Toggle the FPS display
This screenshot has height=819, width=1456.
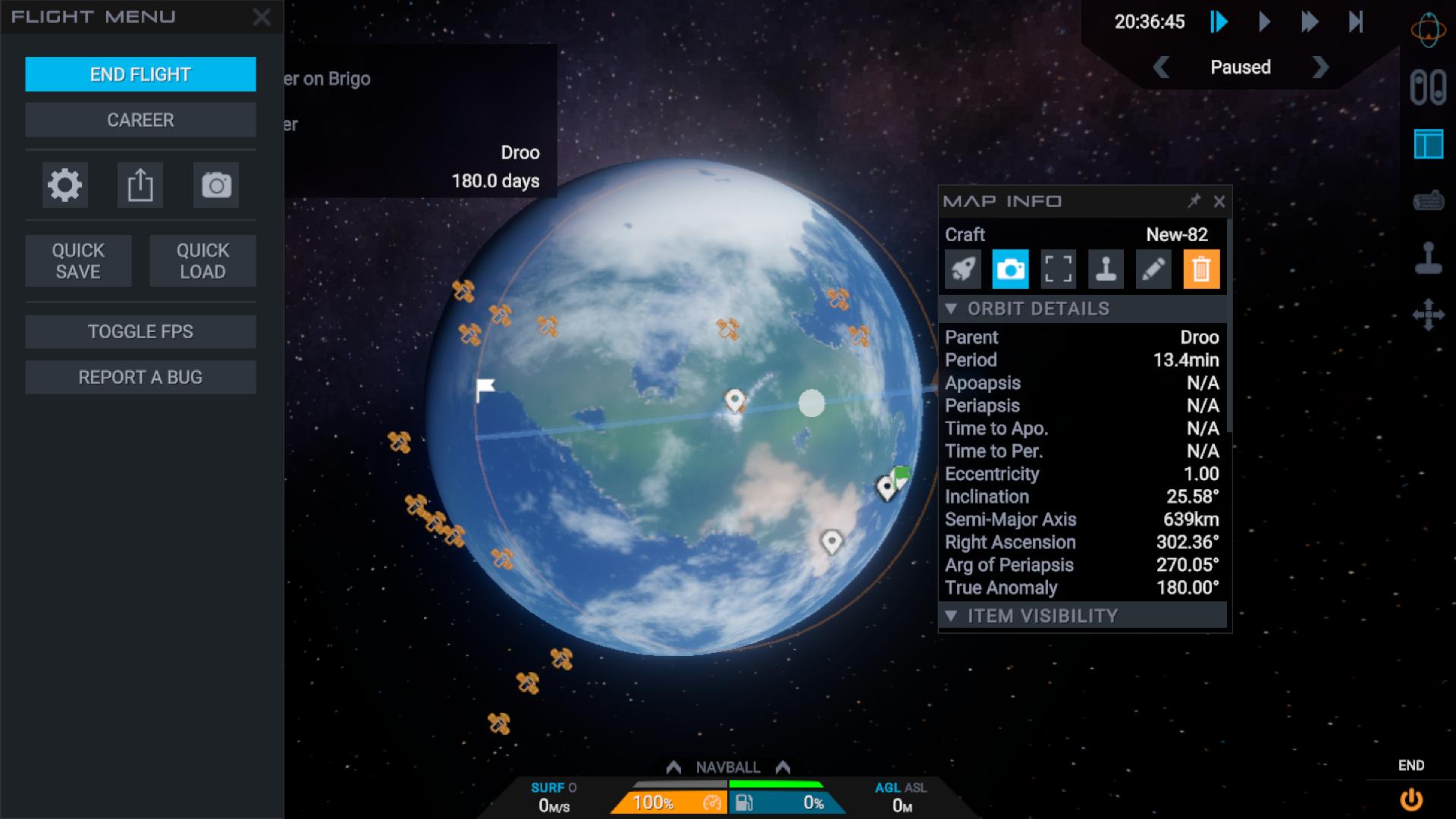point(140,331)
